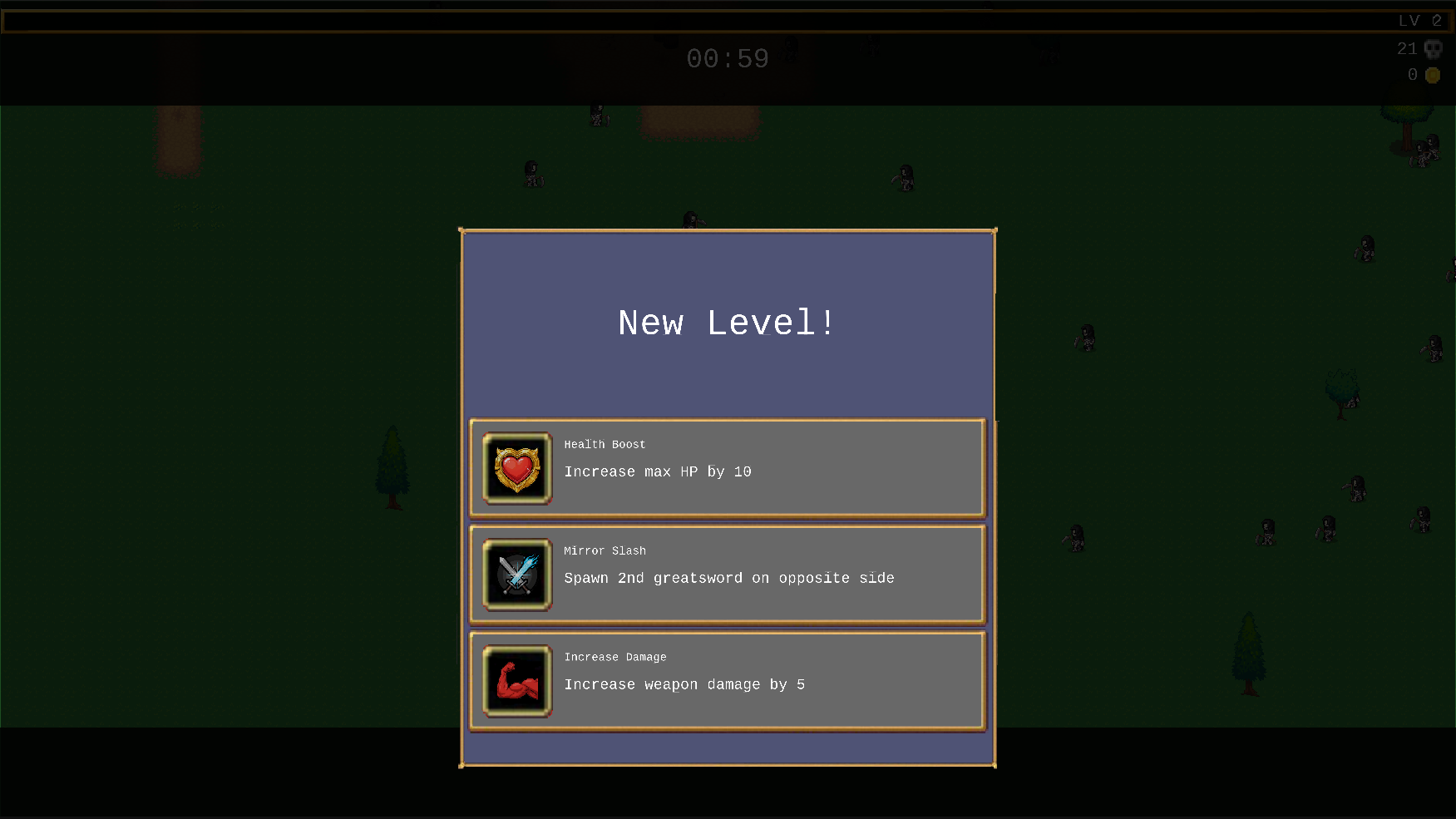Click the skull kill counter icon

(1433, 48)
